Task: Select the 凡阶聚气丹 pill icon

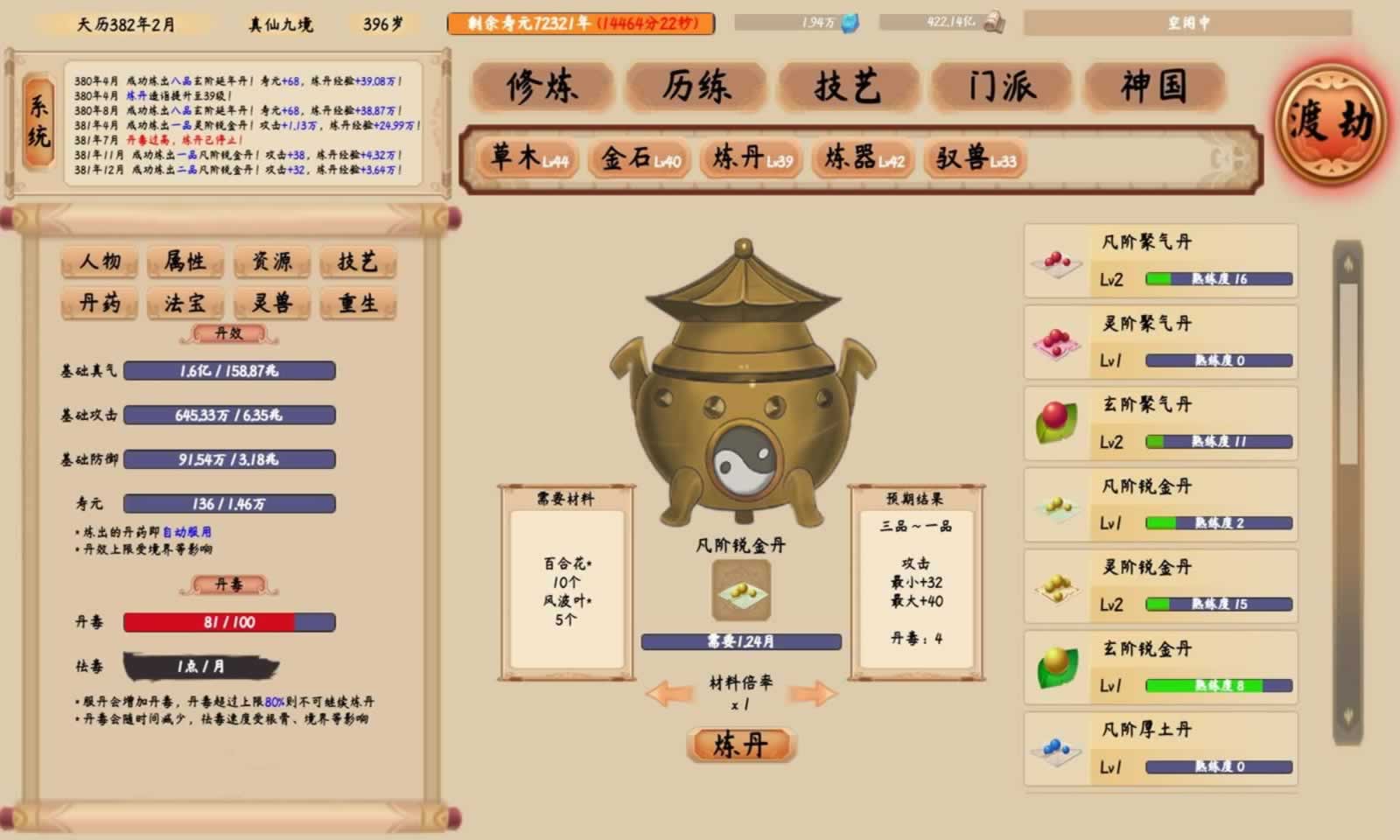Action: click(1056, 260)
